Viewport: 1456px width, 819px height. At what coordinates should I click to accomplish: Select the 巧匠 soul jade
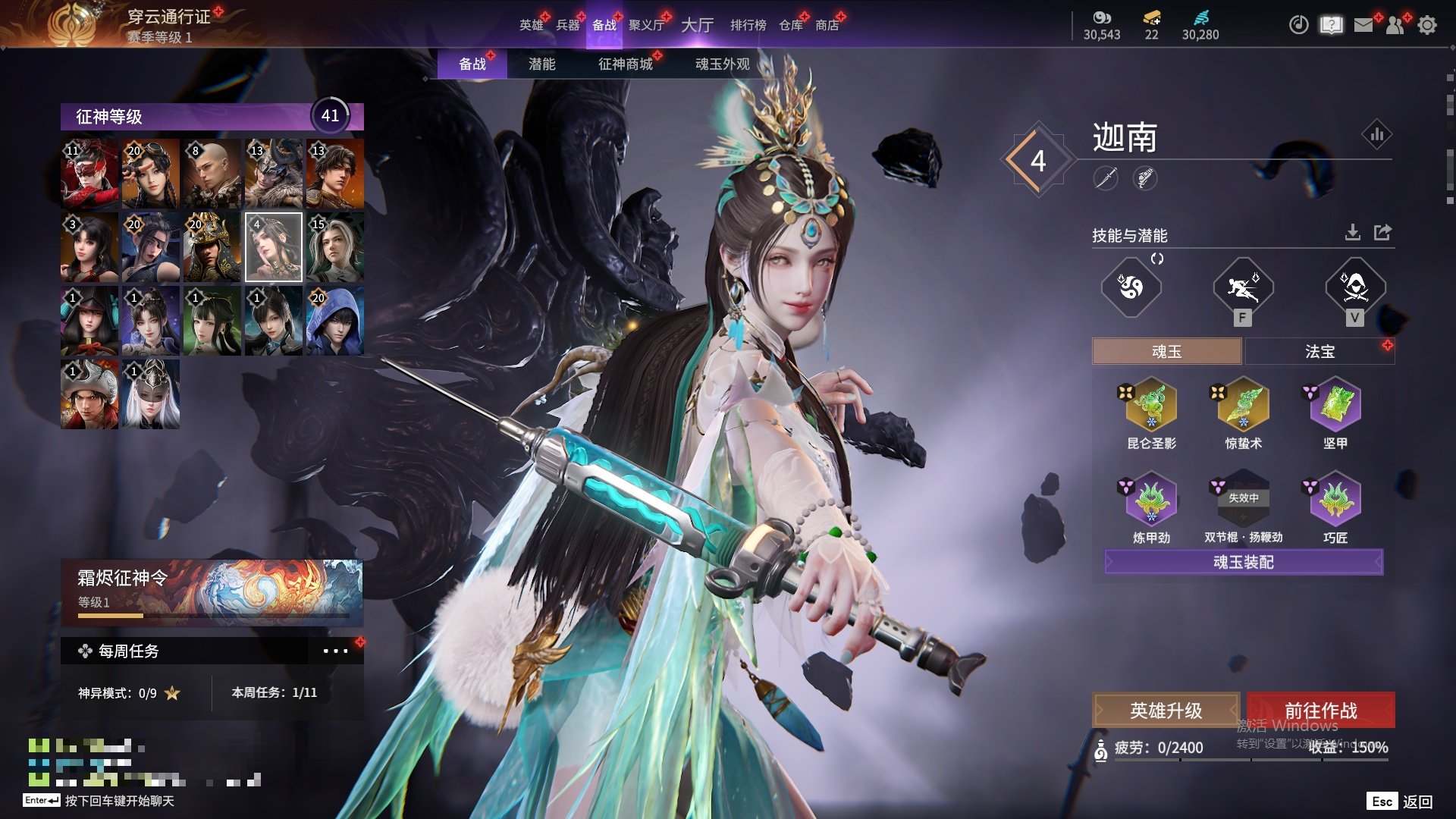(1335, 499)
